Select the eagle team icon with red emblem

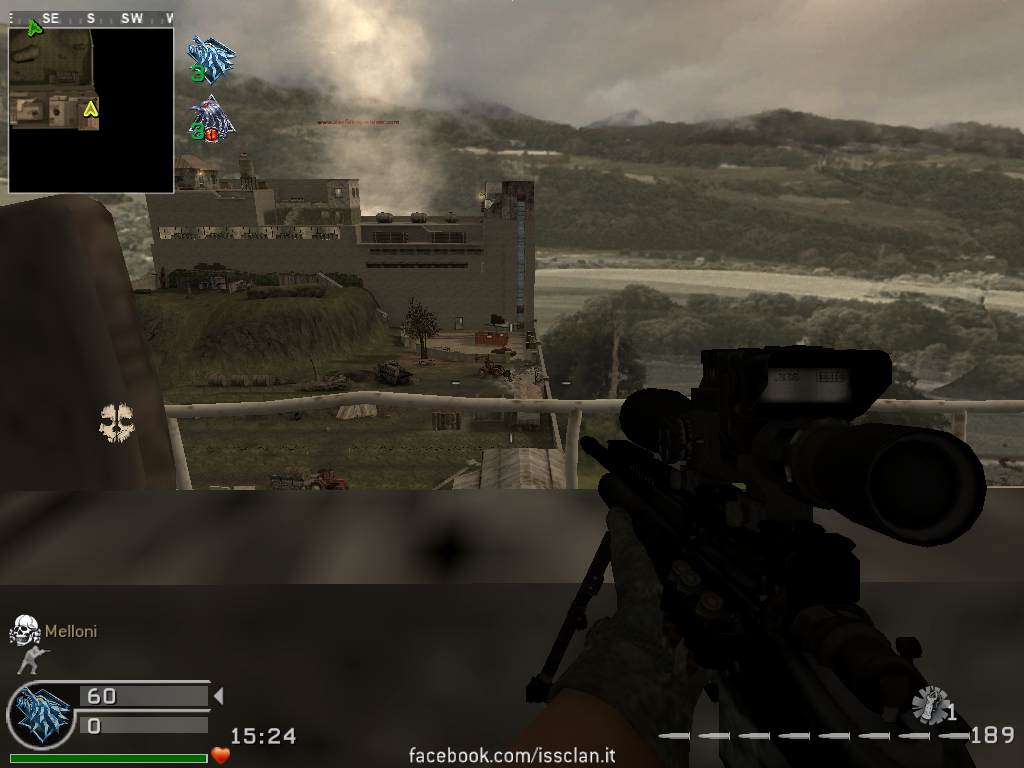click(x=212, y=118)
